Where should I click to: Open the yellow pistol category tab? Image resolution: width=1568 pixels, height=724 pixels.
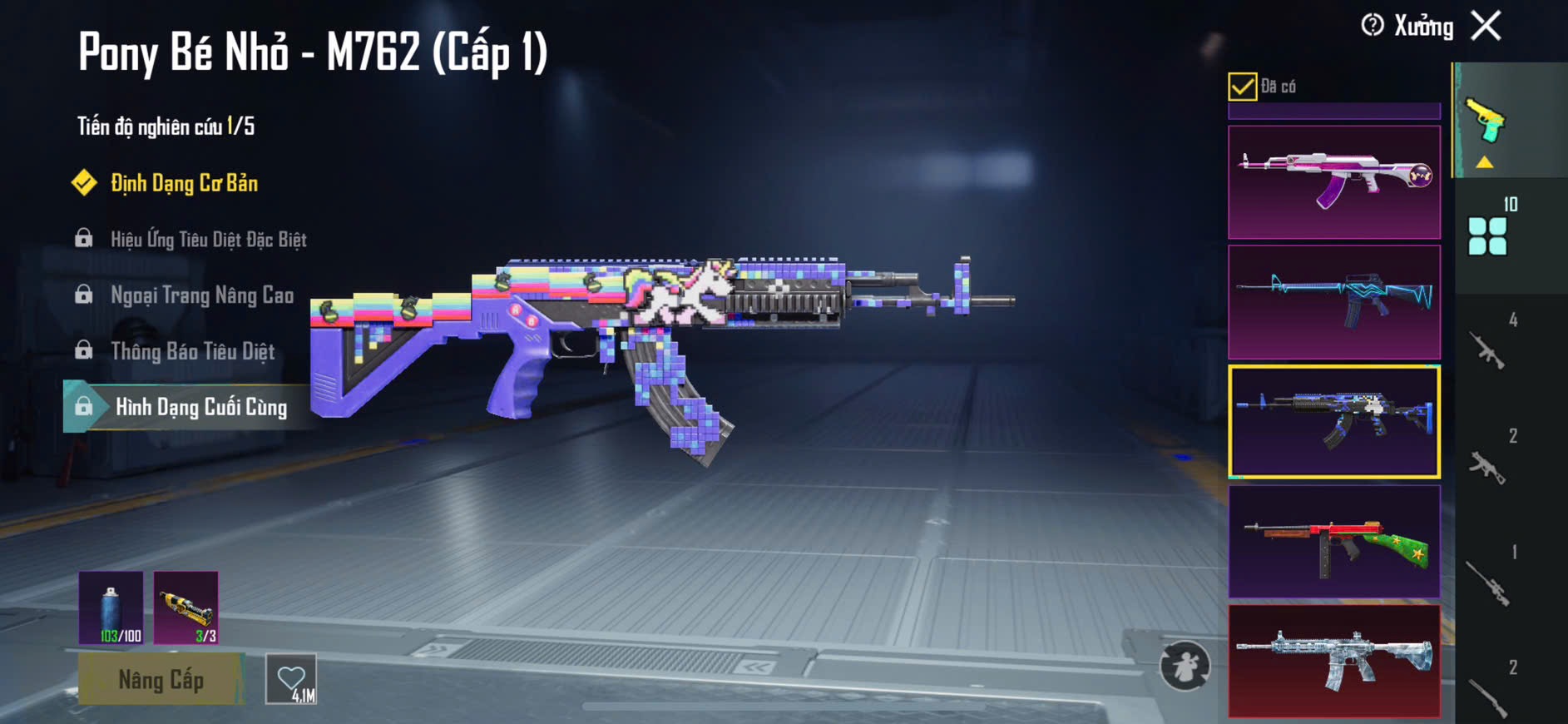tap(1486, 121)
